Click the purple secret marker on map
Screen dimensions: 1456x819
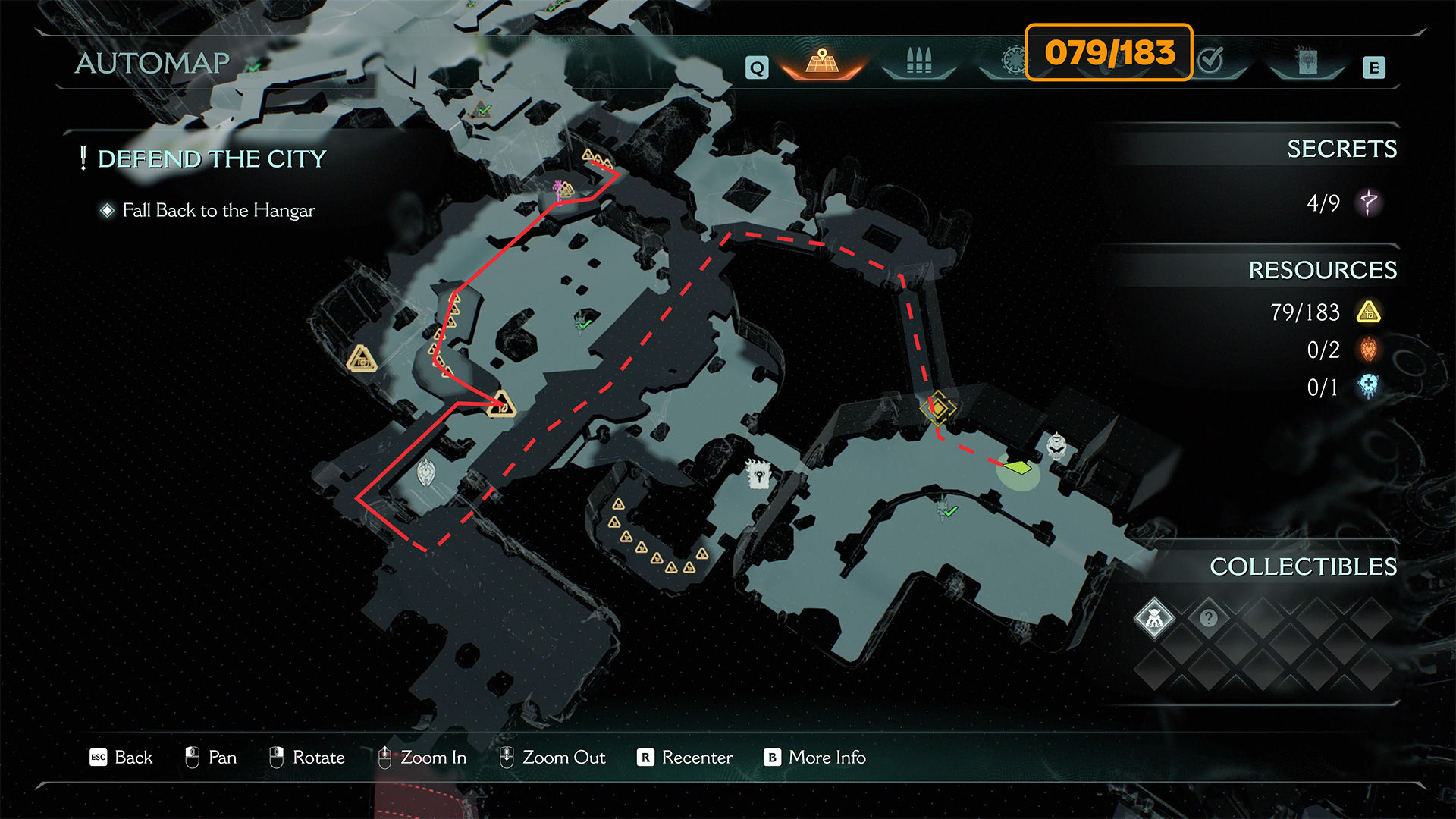click(x=560, y=187)
